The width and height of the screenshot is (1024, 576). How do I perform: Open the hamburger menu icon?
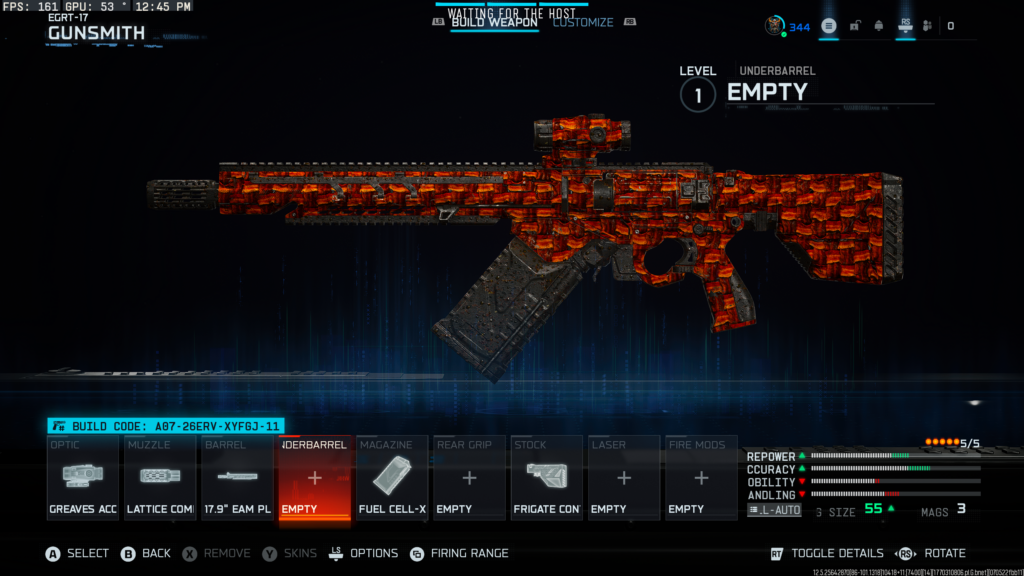(x=829, y=26)
